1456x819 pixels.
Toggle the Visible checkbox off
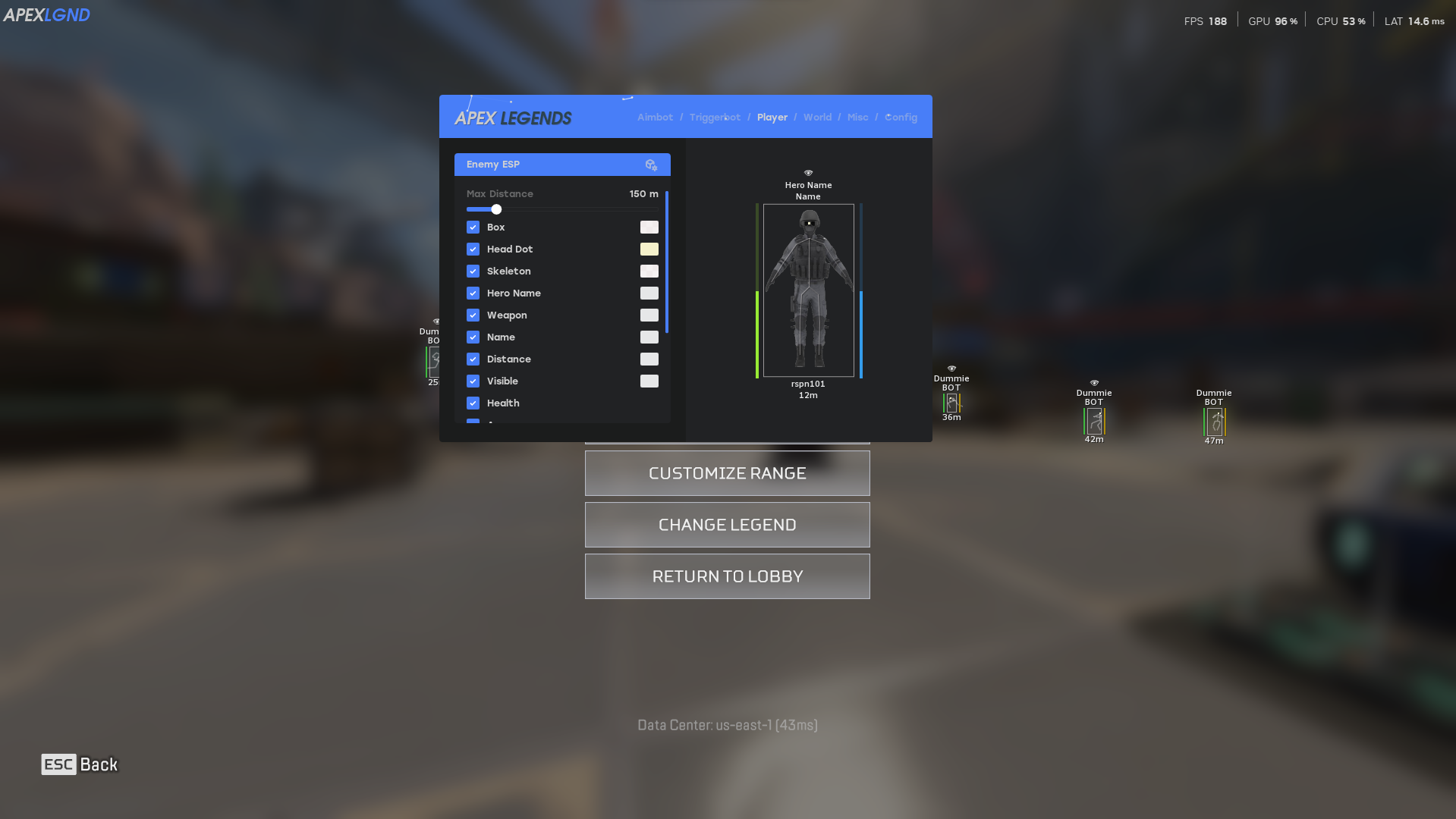point(473,381)
